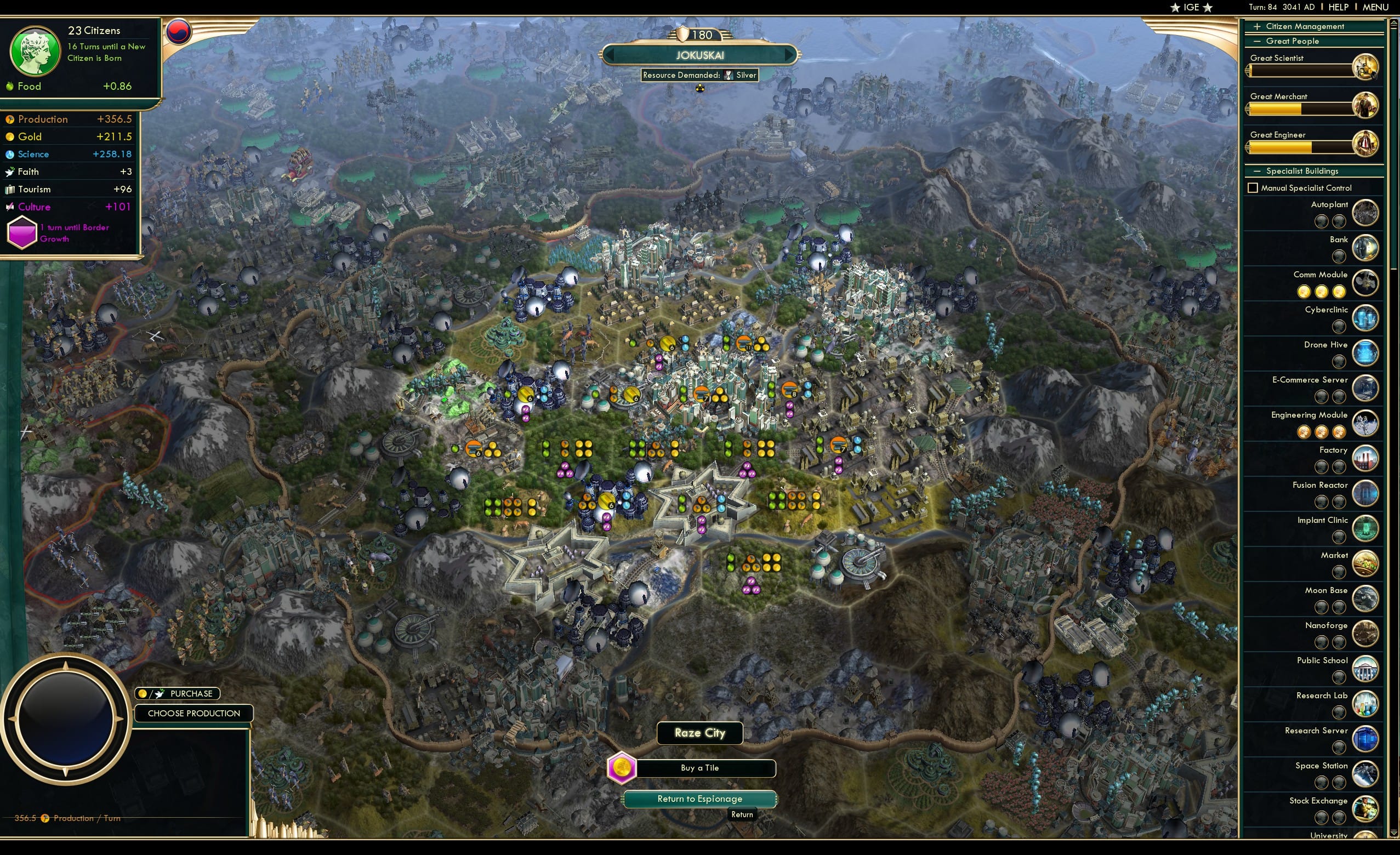Screen dimensions: 1400x855
Task: Enable Manual Specialist Control
Action: [x=1255, y=187]
